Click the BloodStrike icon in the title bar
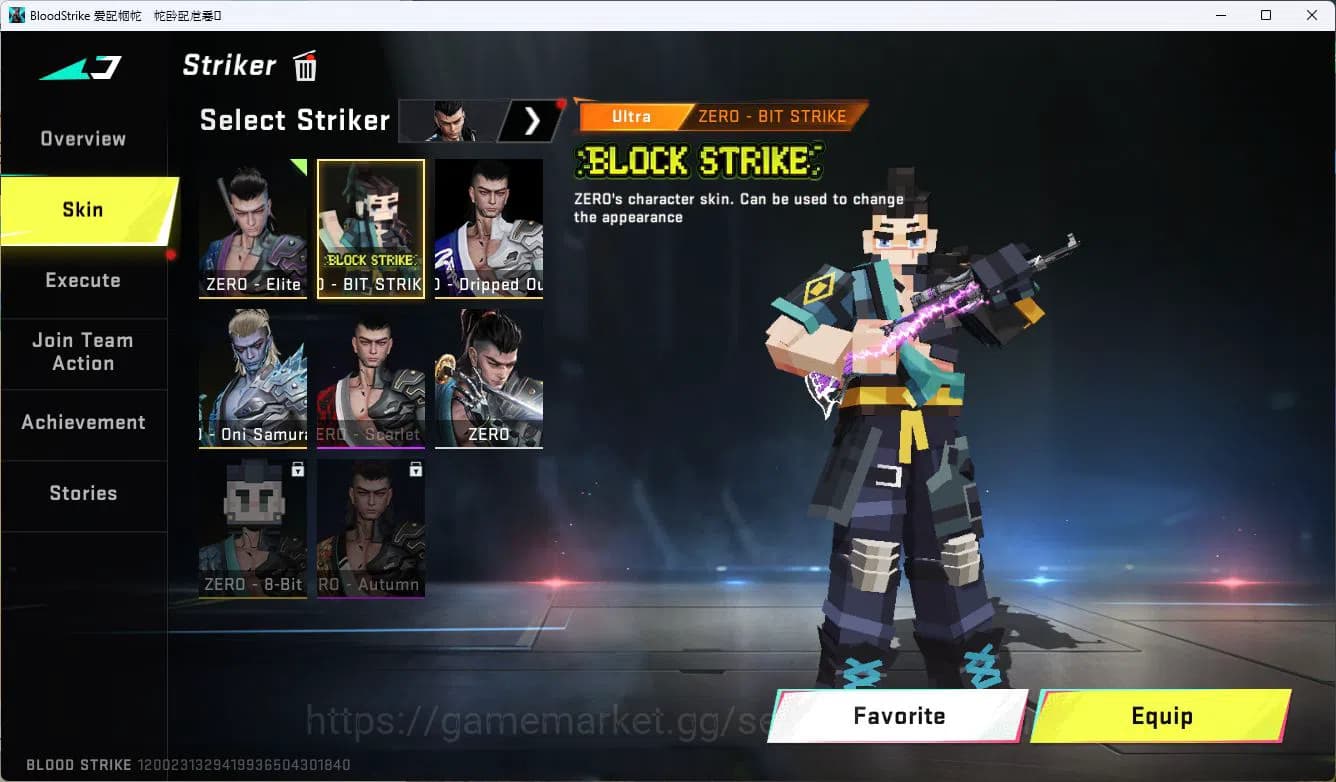The width and height of the screenshot is (1336, 782). (x=13, y=15)
